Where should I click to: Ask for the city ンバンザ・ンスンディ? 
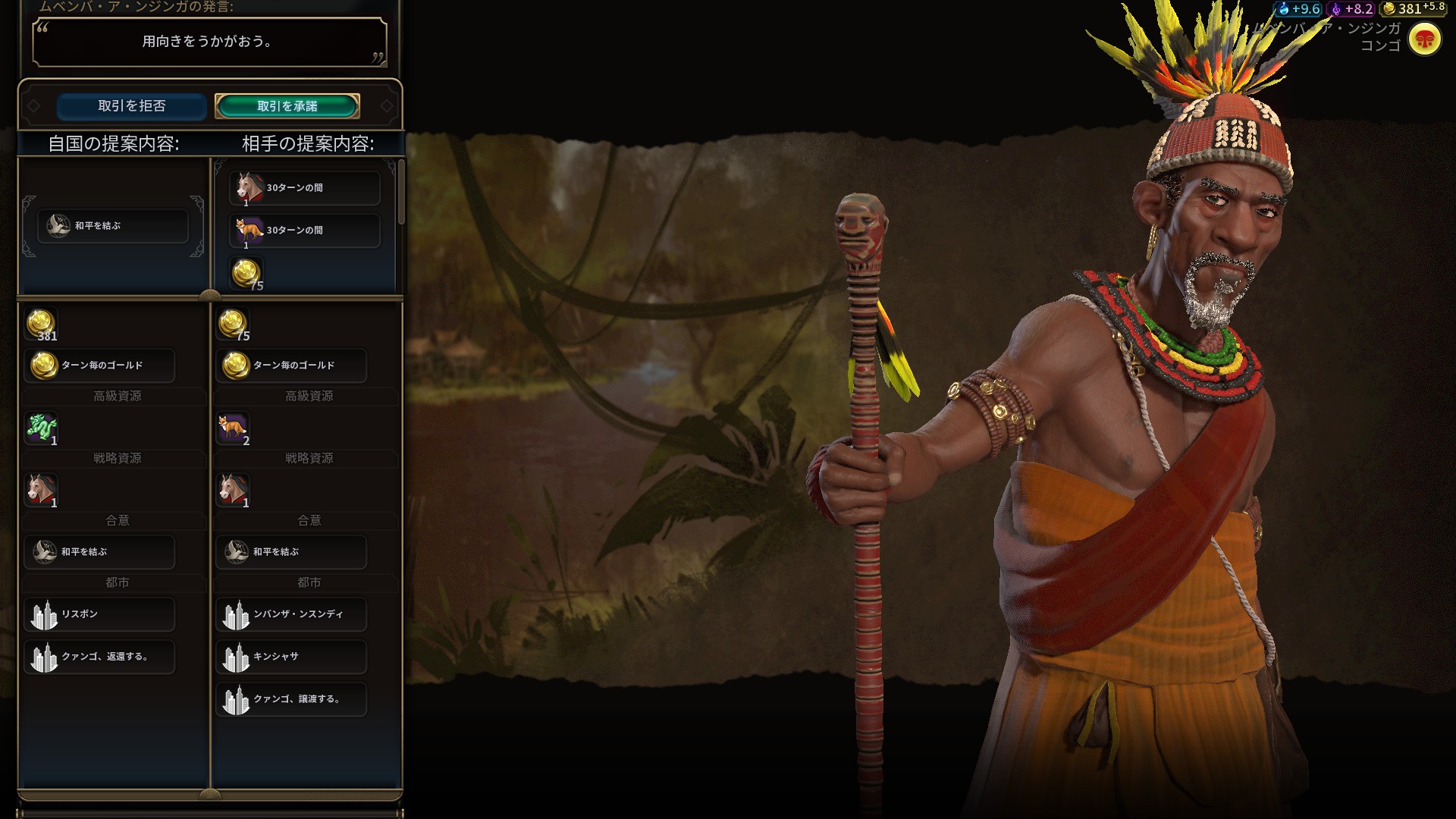pyautogui.click(x=291, y=614)
